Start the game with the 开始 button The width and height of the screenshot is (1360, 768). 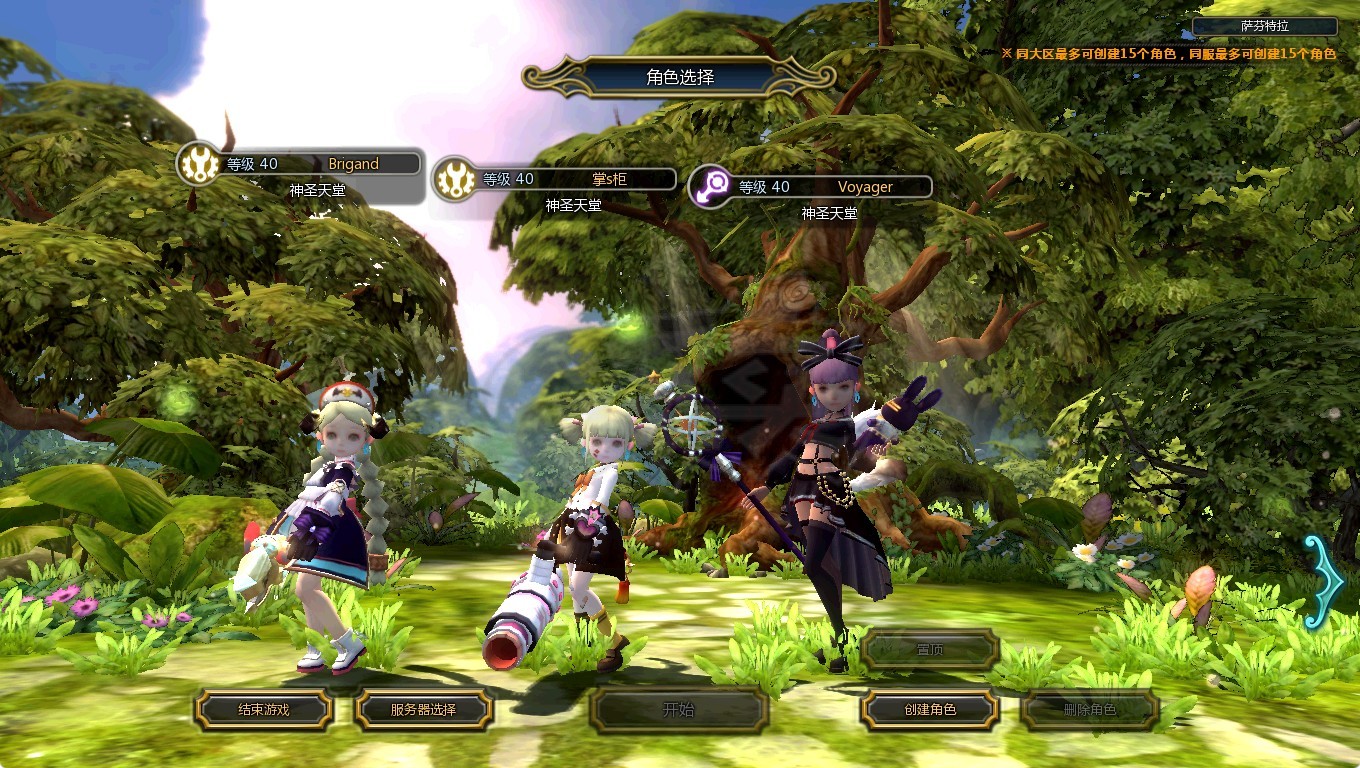pyautogui.click(x=678, y=711)
